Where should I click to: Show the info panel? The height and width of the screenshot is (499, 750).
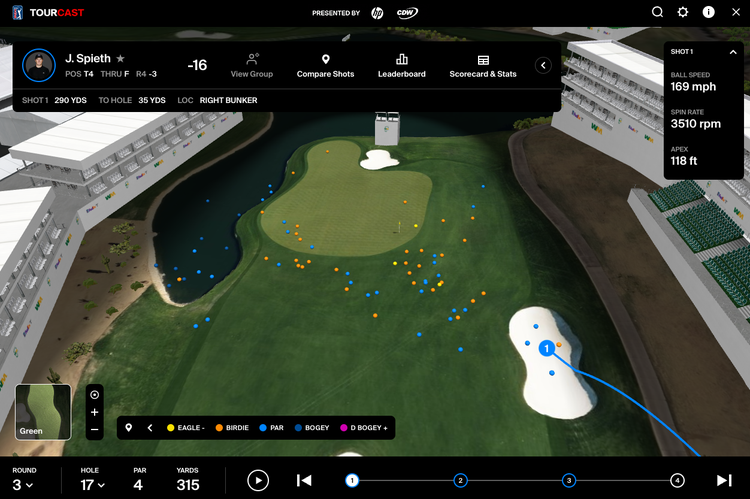pyautogui.click(x=709, y=12)
